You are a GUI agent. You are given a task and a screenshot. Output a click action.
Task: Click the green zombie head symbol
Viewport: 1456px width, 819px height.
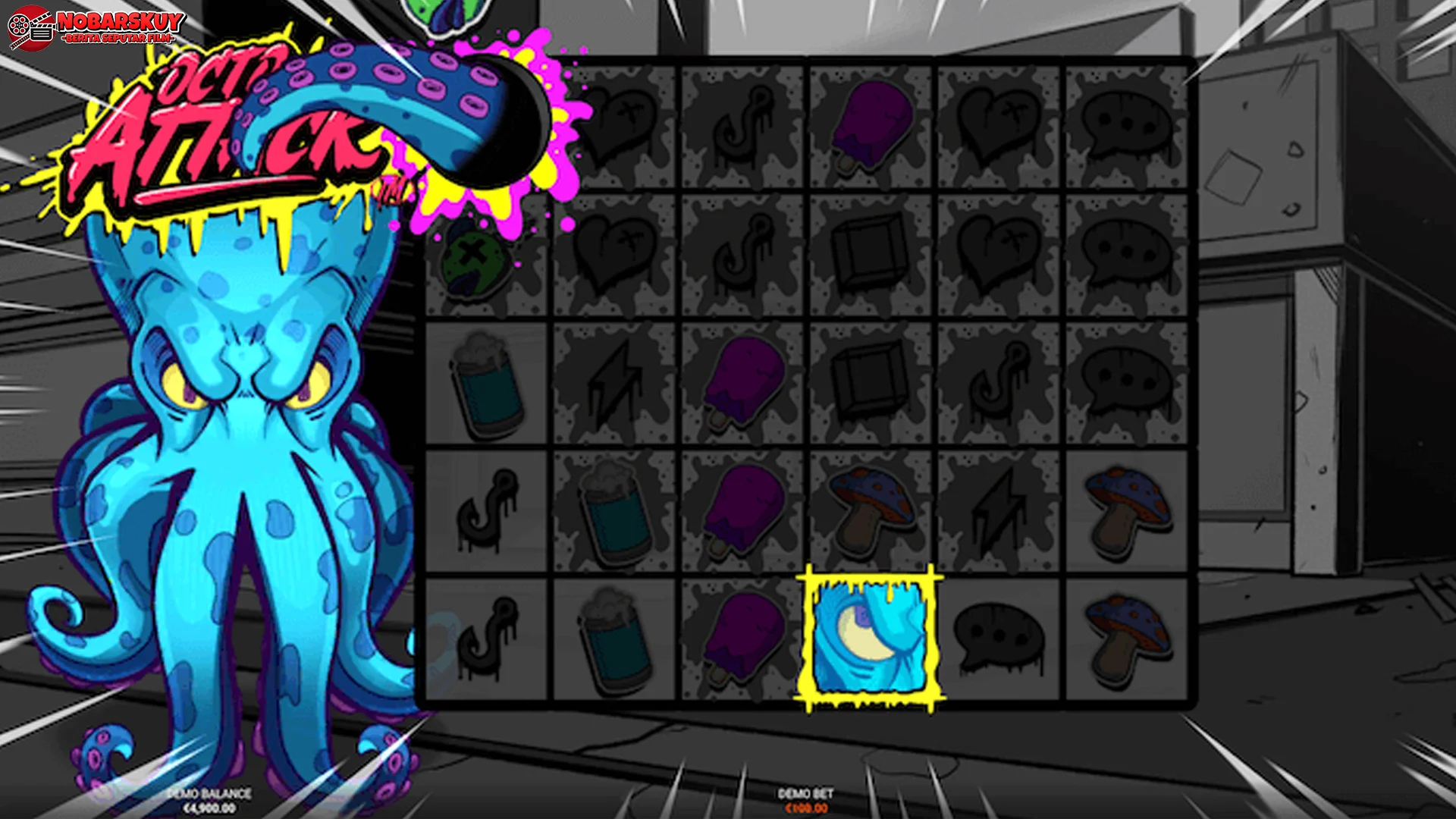474,262
